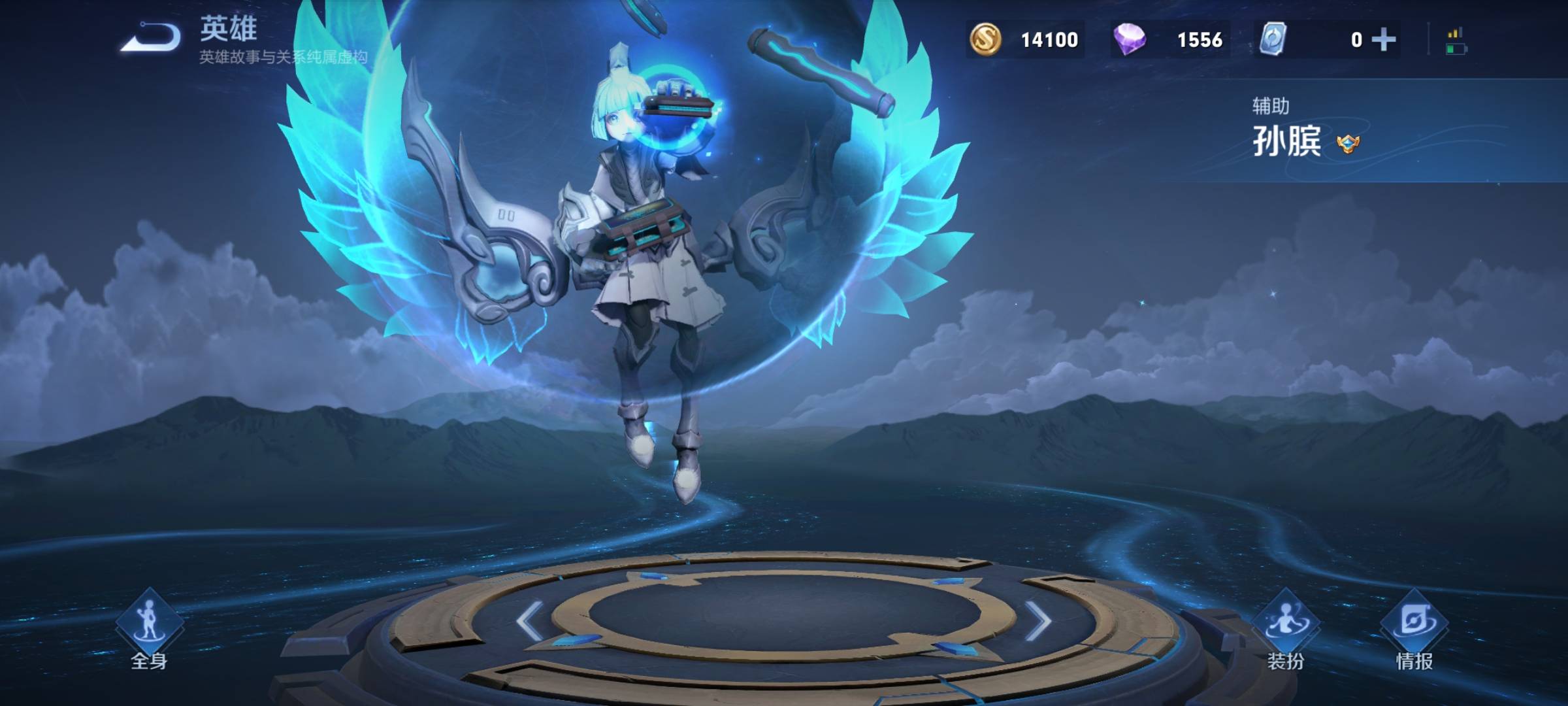Switch to the previous hero with left arrow

529,621
